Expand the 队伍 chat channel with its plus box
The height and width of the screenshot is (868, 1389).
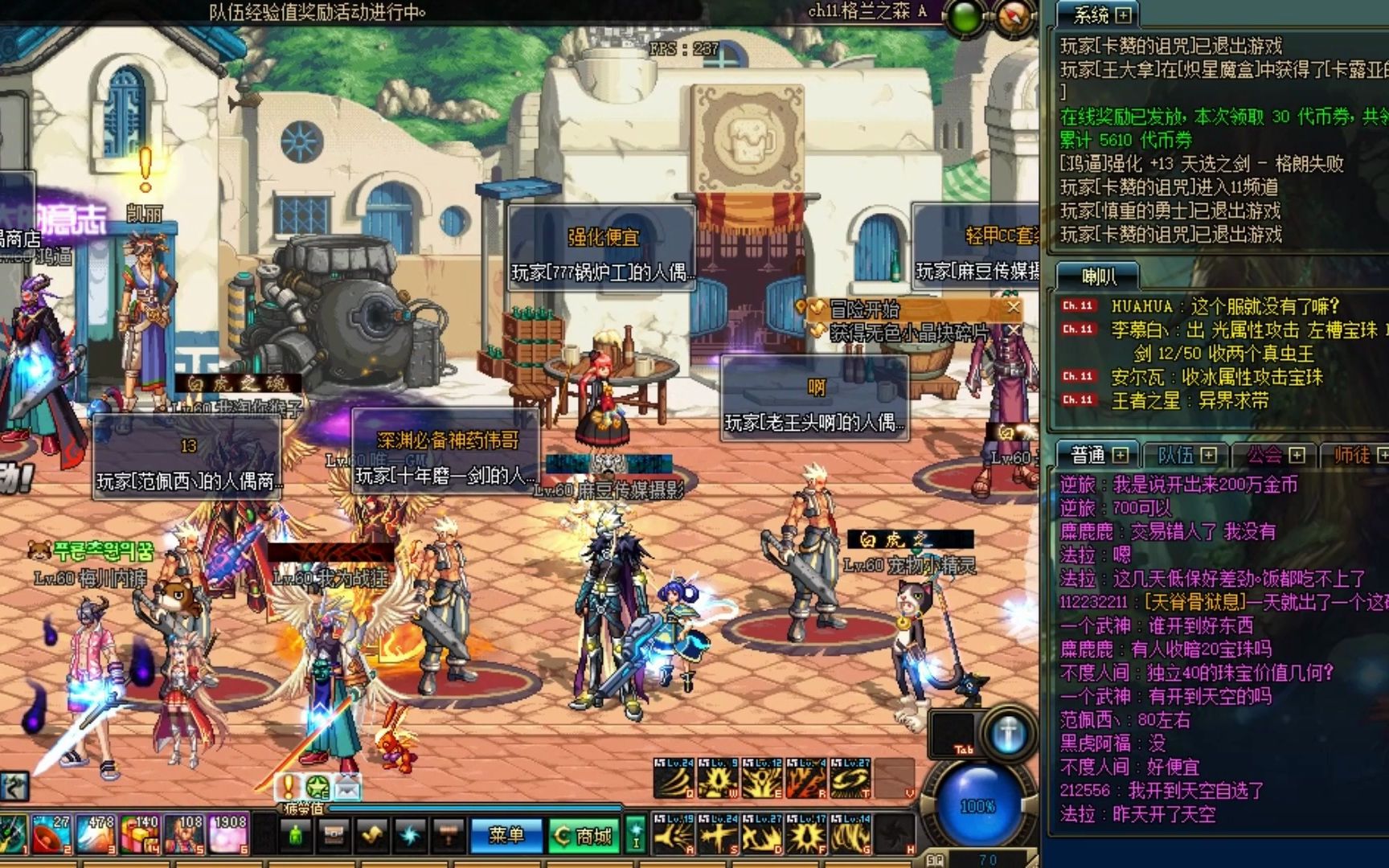point(1210,455)
